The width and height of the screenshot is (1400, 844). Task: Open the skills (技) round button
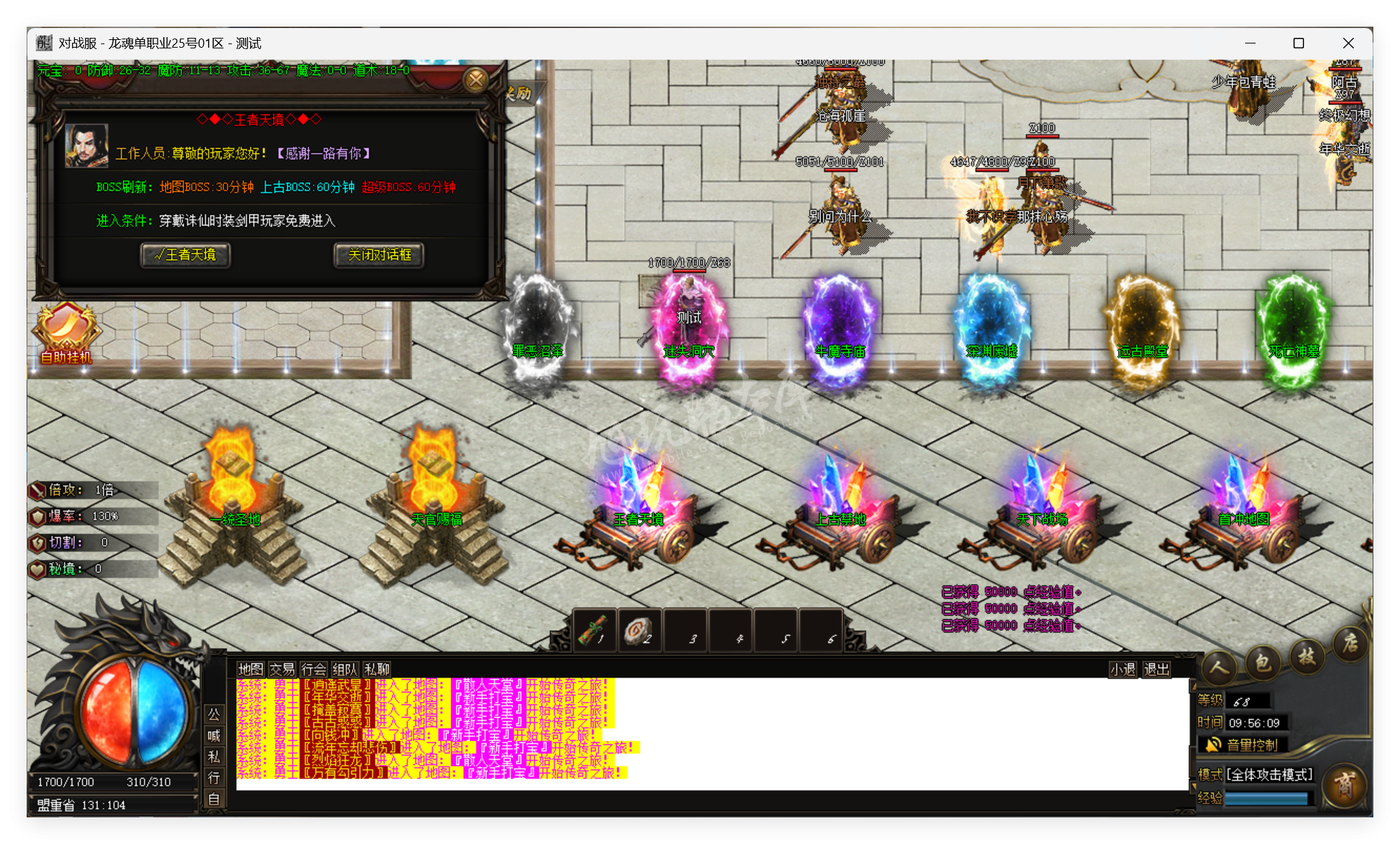[1307, 656]
